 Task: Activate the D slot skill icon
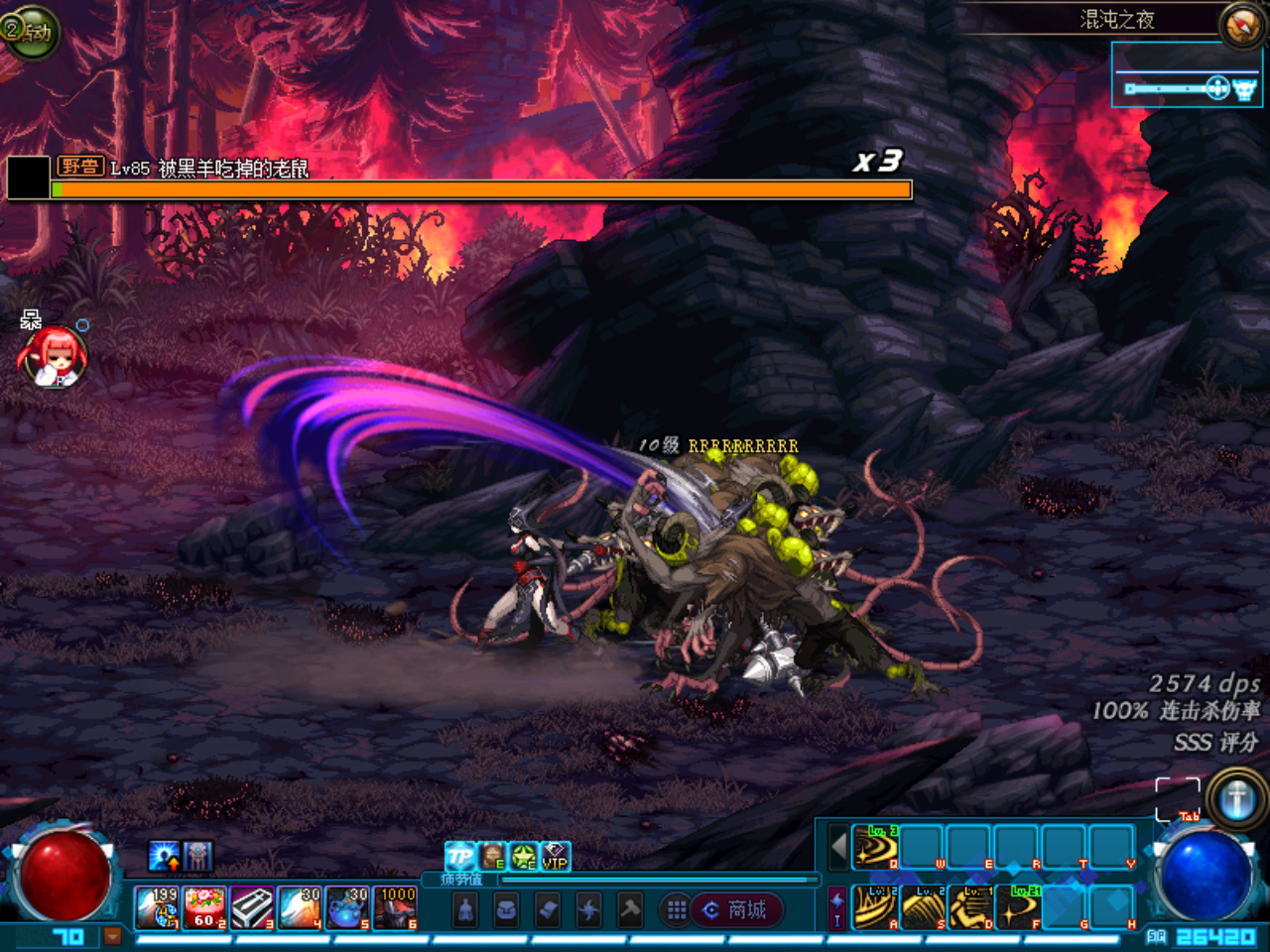(x=970, y=907)
